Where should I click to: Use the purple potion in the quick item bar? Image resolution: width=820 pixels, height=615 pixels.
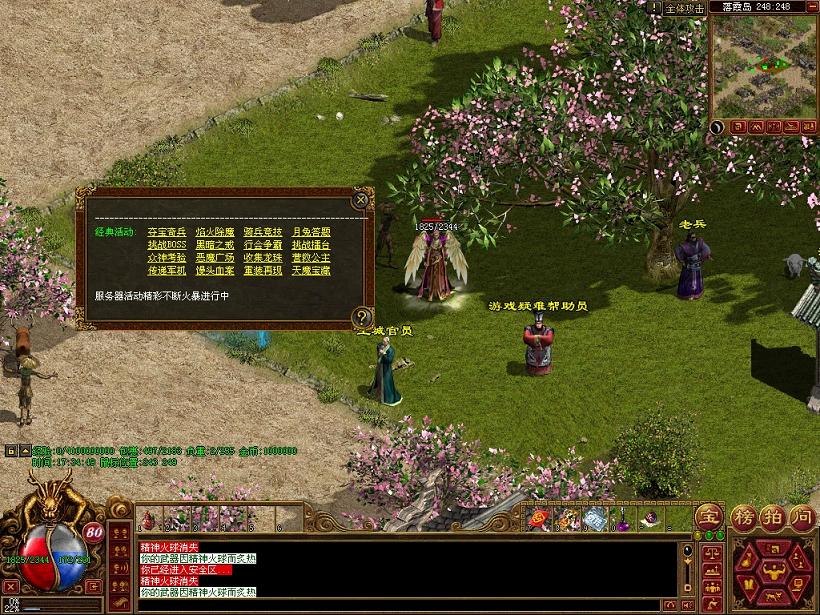[x=622, y=520]
